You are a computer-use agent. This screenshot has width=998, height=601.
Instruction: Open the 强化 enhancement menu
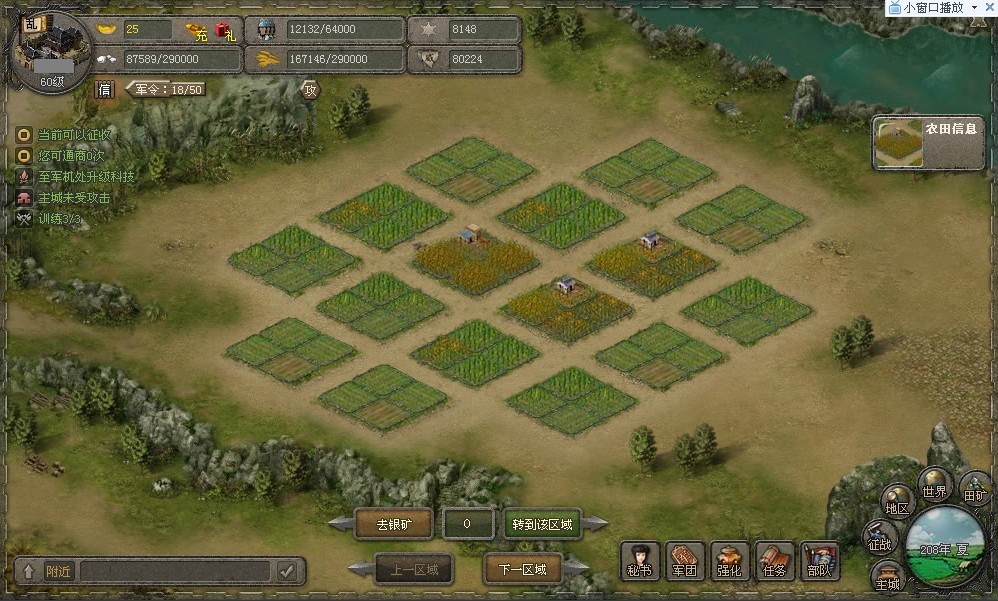point(730,561)
